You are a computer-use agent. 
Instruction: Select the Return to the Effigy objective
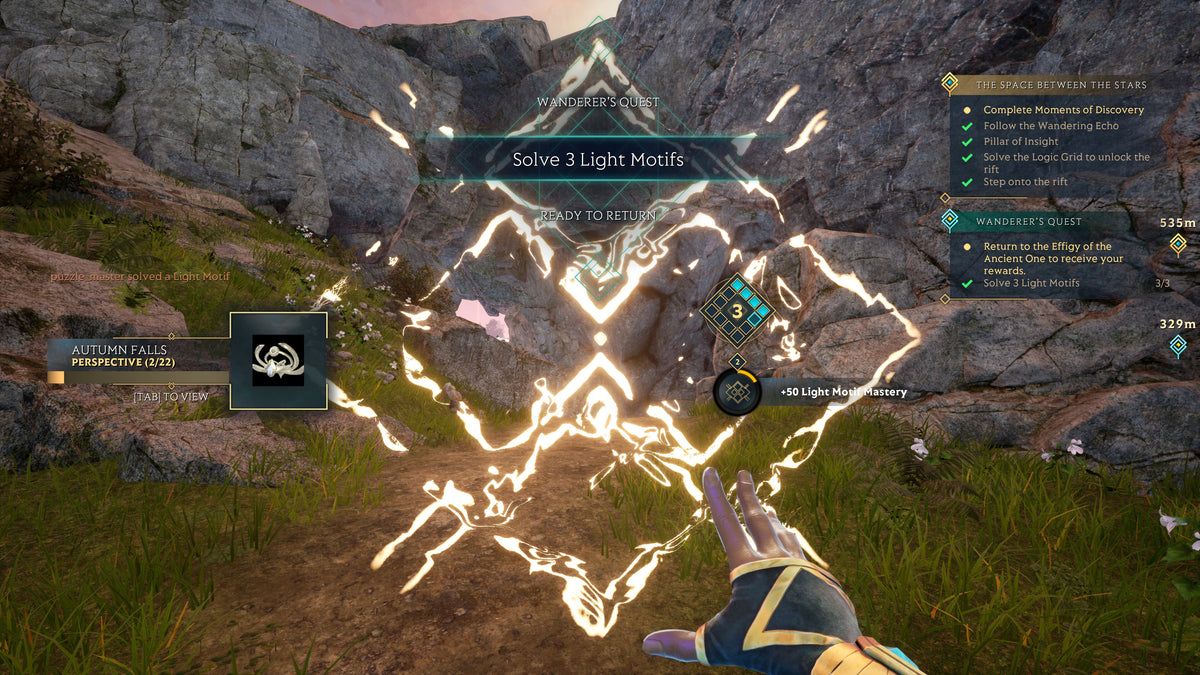click(1047, 258)
